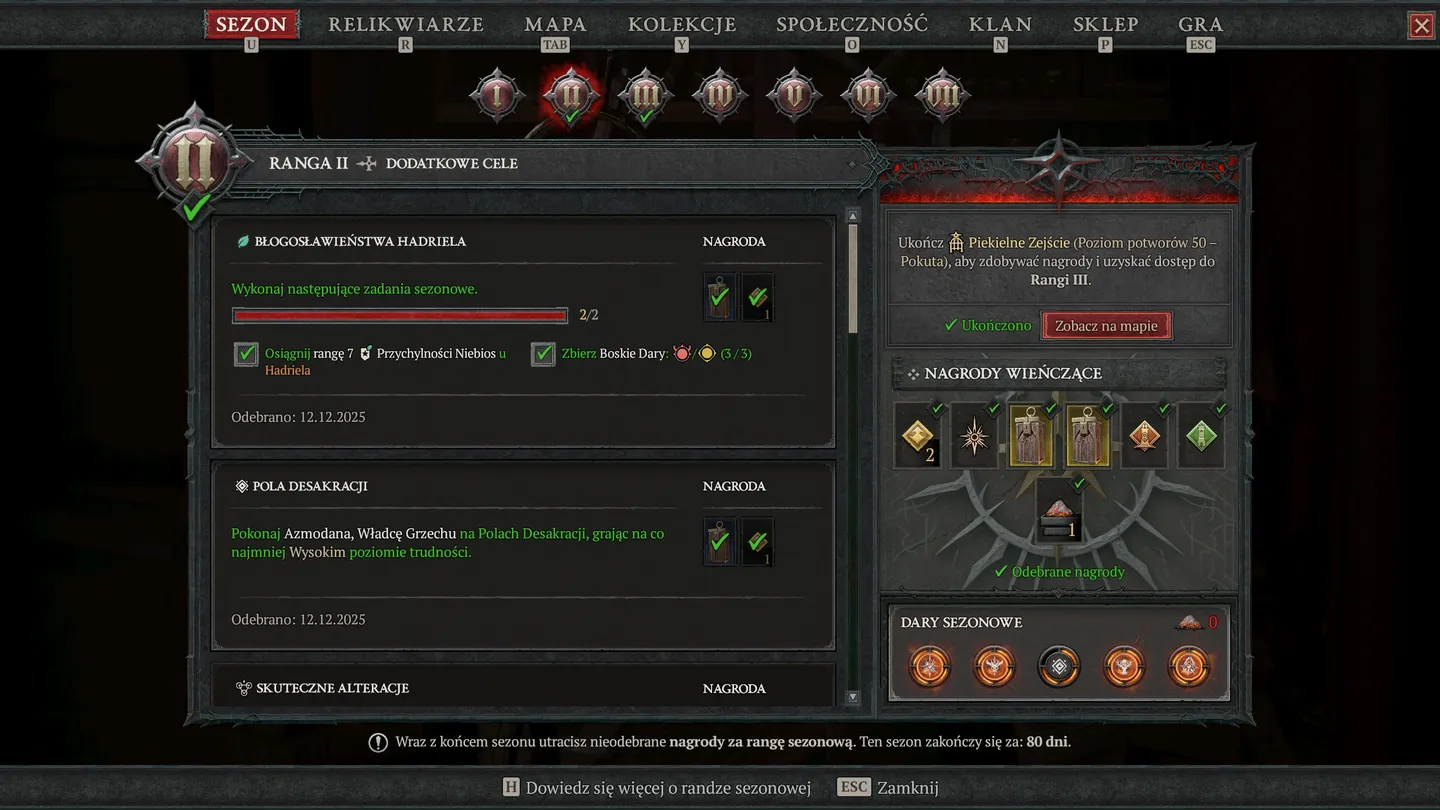The image size is (1440, 810).
Task: Open the Relikwiarze tab
Action: click(406, 25)
